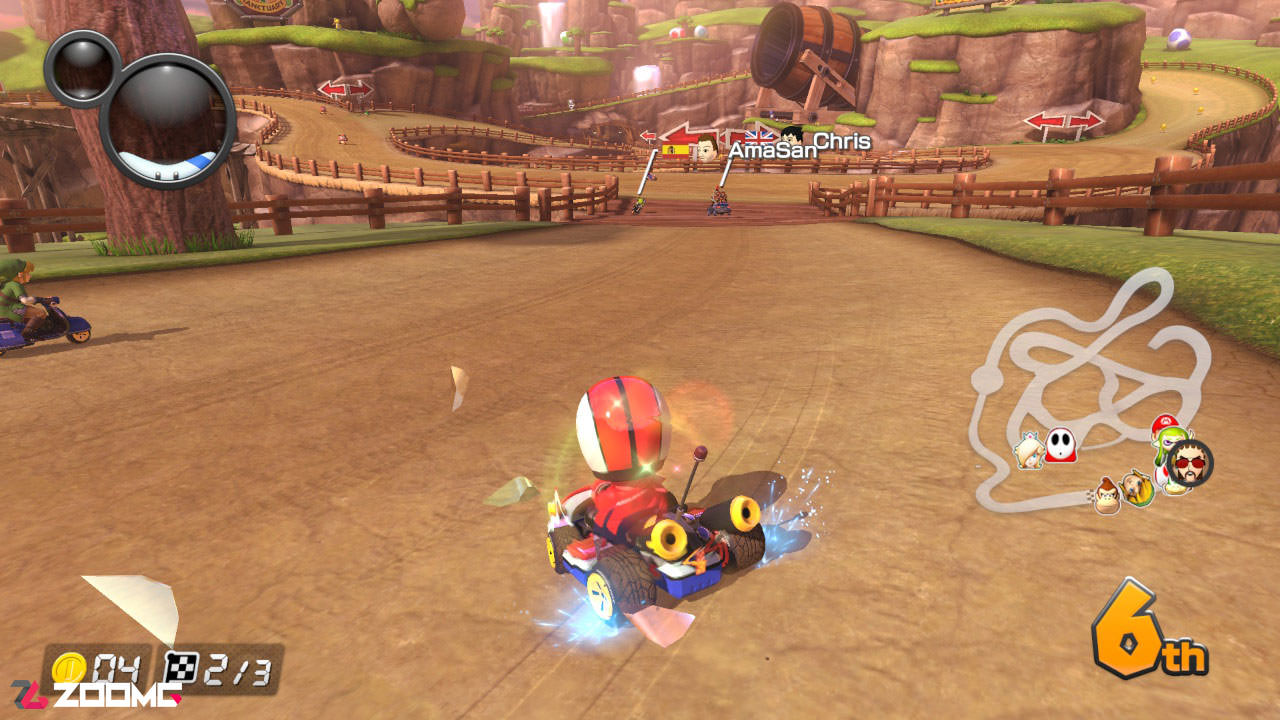The width and height of the screenshot is (1280, 720).
Task: Pick Donkey Kong's marker on the minimap
Action: [1107, 495]
